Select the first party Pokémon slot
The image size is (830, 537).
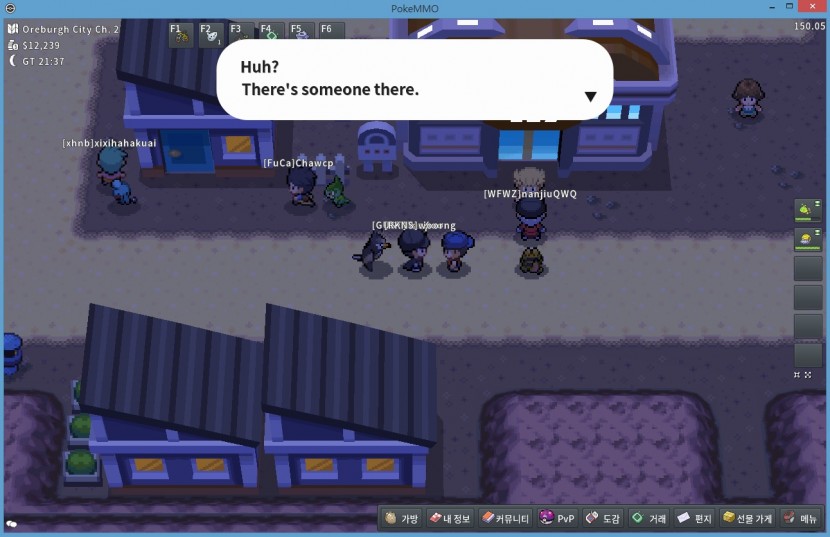pyautogui.click(x=807, y=211)
